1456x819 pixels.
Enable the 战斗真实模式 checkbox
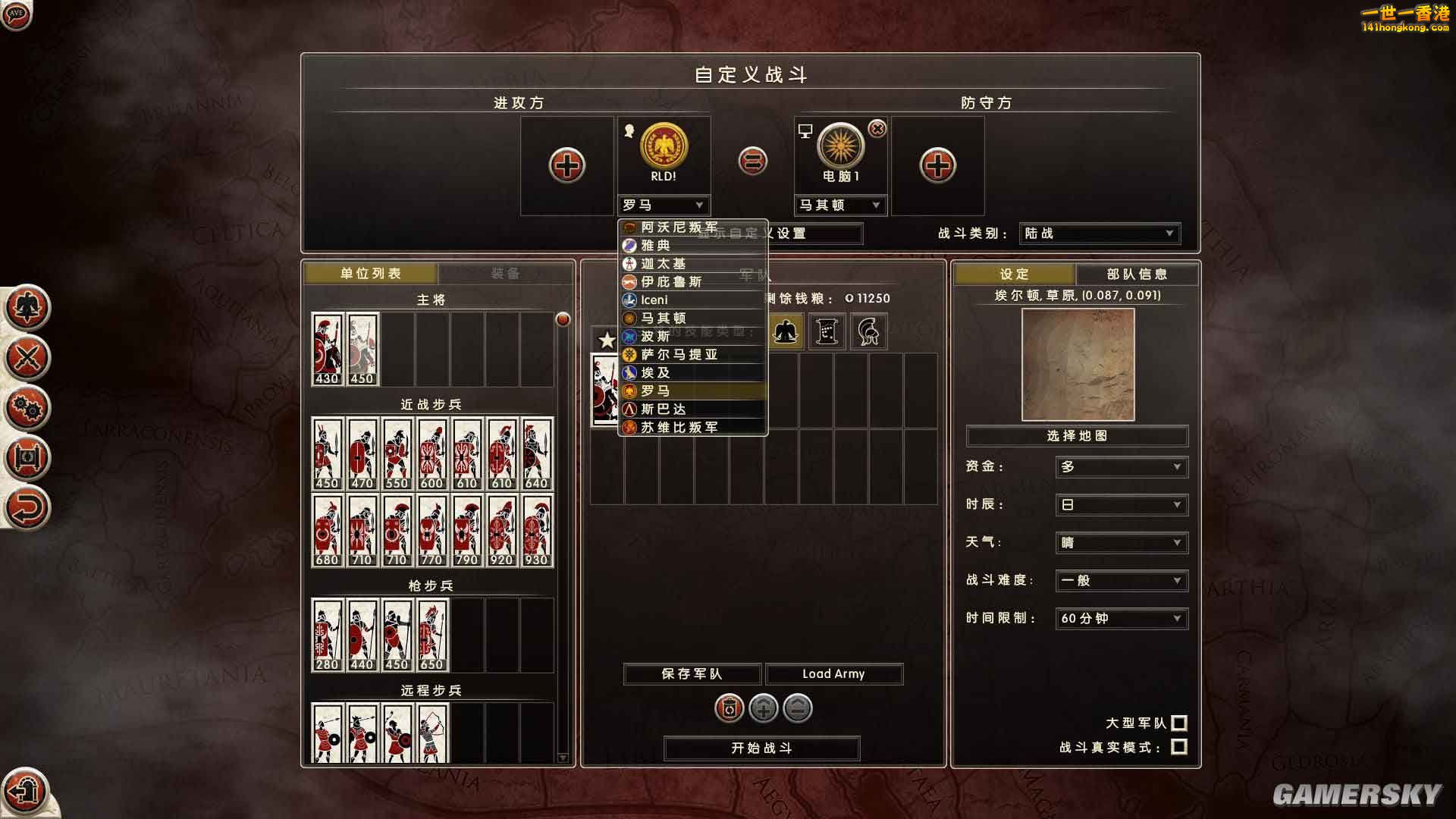click(1179, 748)
